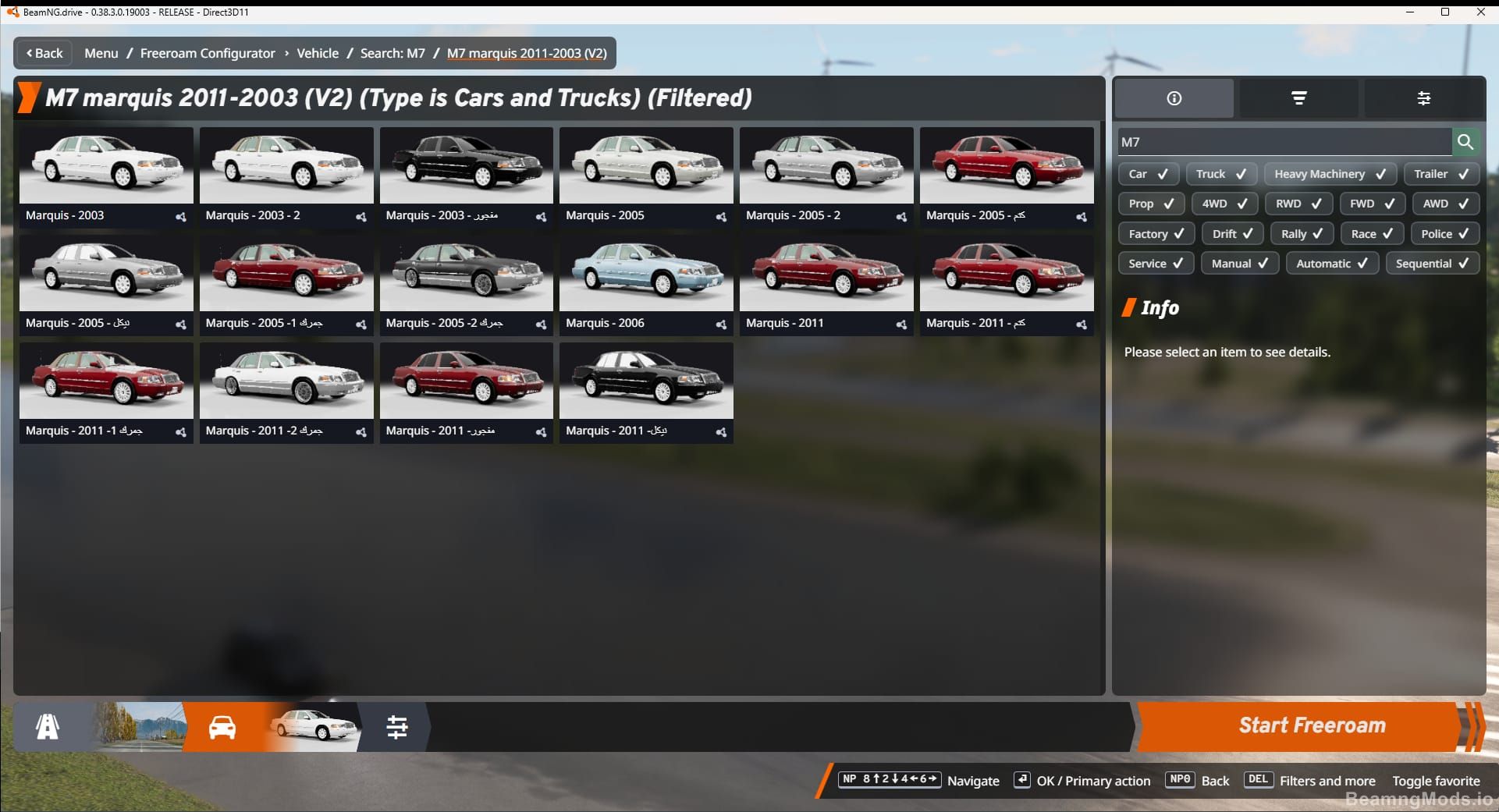Navigate to Freeroam Configurator in the breadcrumb
Viewport: 1499px width, 812px height.
tap(207, 53)
